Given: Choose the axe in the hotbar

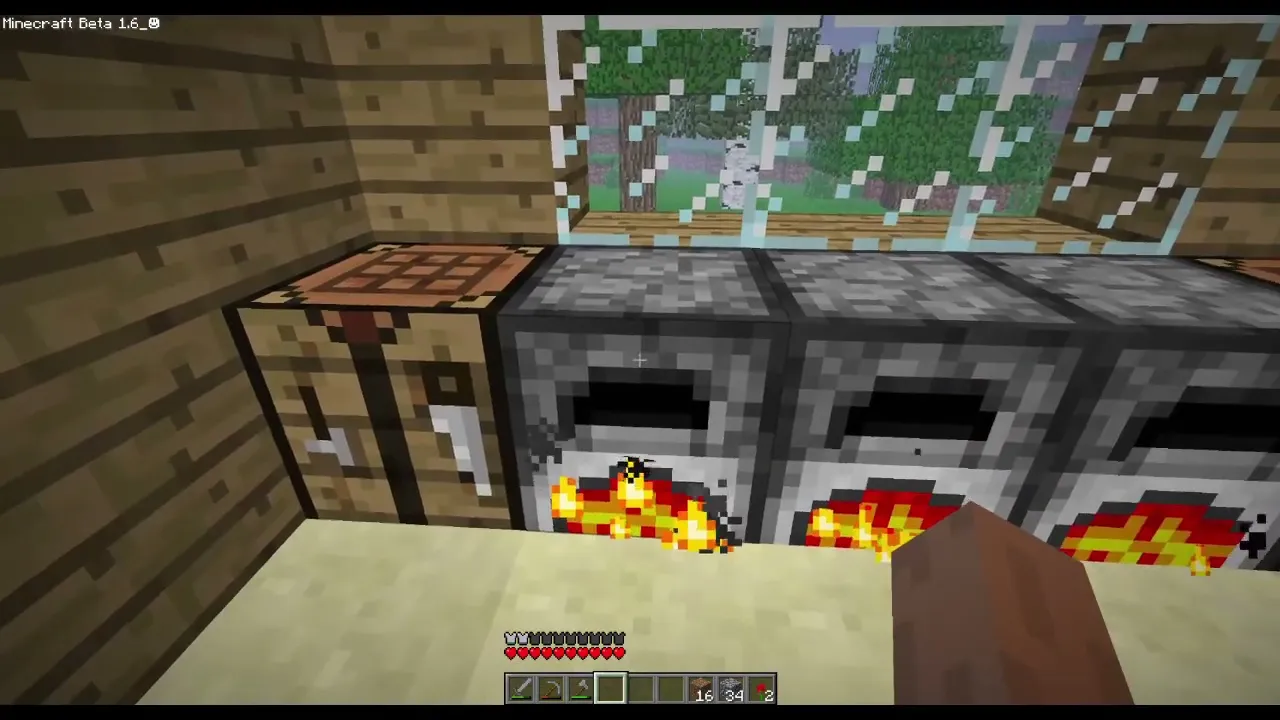Looking at the screenshot, I should [x=580, y=689].
